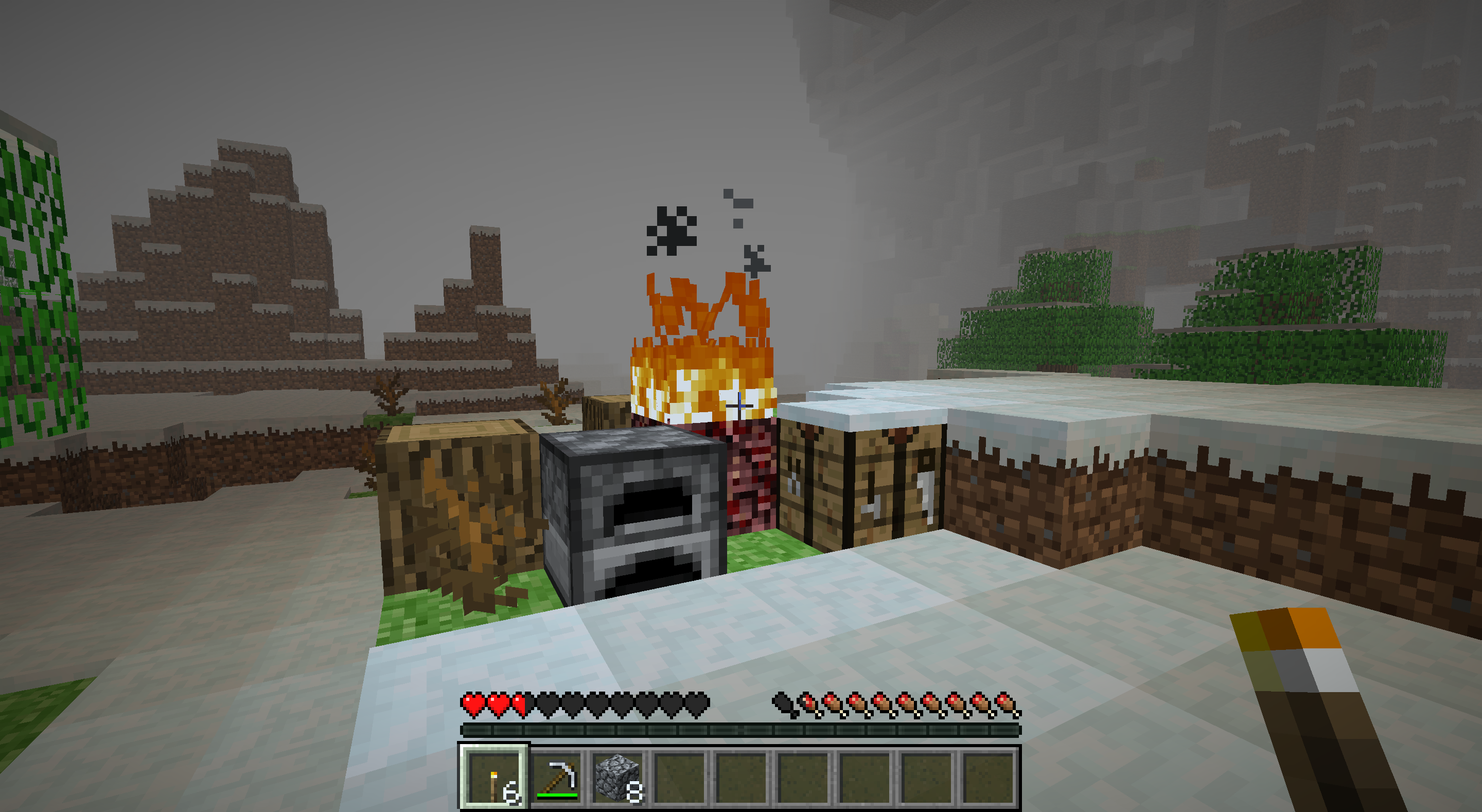Viewport: 1482px width, 812px height.
Task: Switch to the cobblestone stack slot
Action: tap(619, 778)
